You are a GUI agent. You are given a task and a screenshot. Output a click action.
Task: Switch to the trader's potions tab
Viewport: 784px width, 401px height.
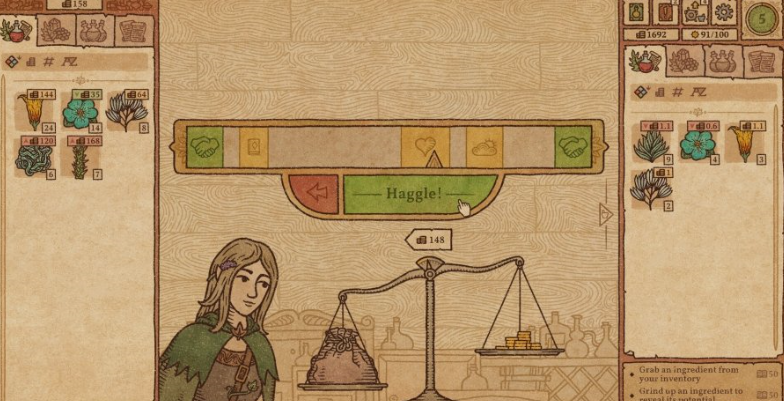tap(94, 31)
